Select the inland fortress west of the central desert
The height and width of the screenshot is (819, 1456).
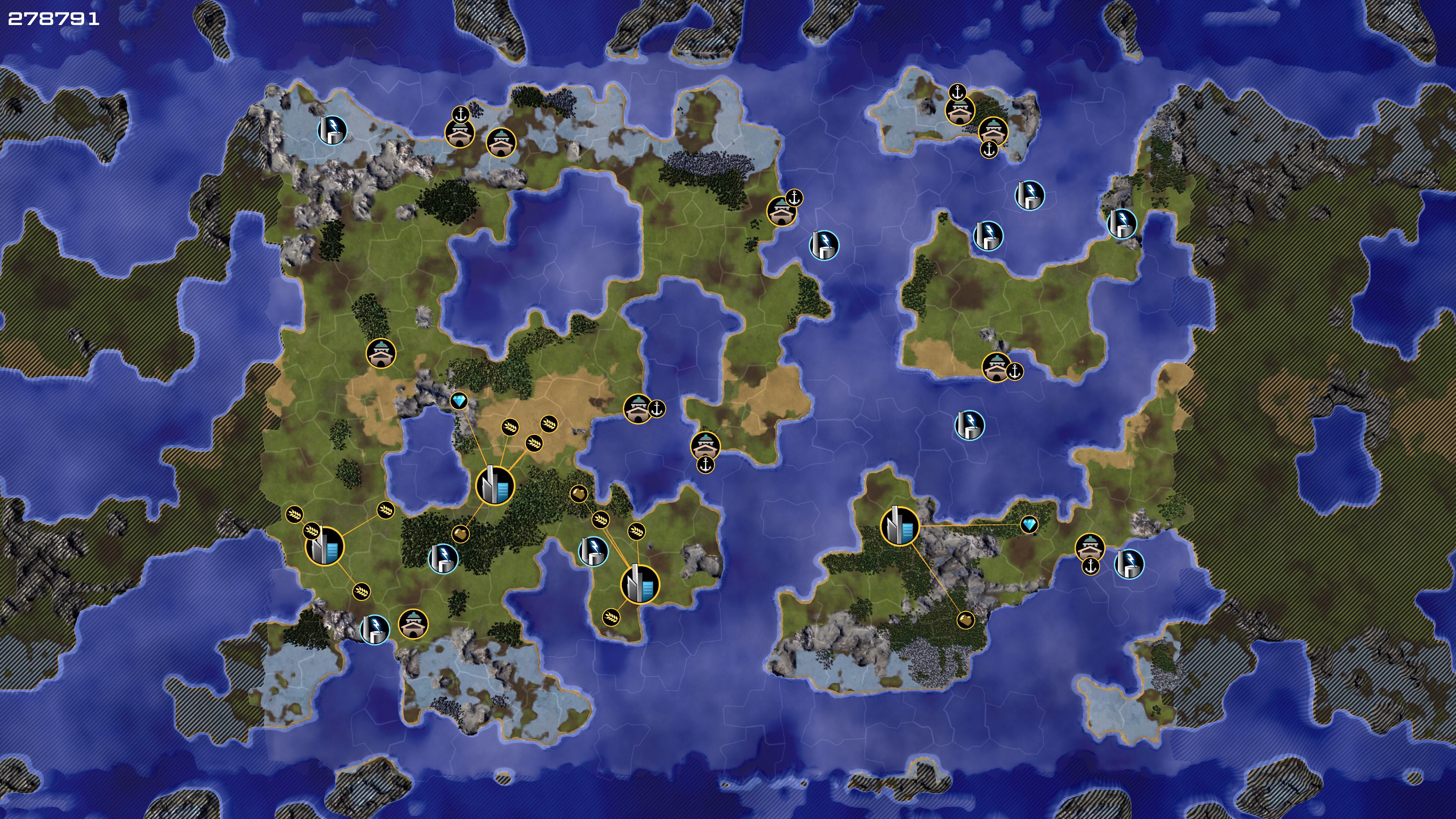(x=381, y=353)
